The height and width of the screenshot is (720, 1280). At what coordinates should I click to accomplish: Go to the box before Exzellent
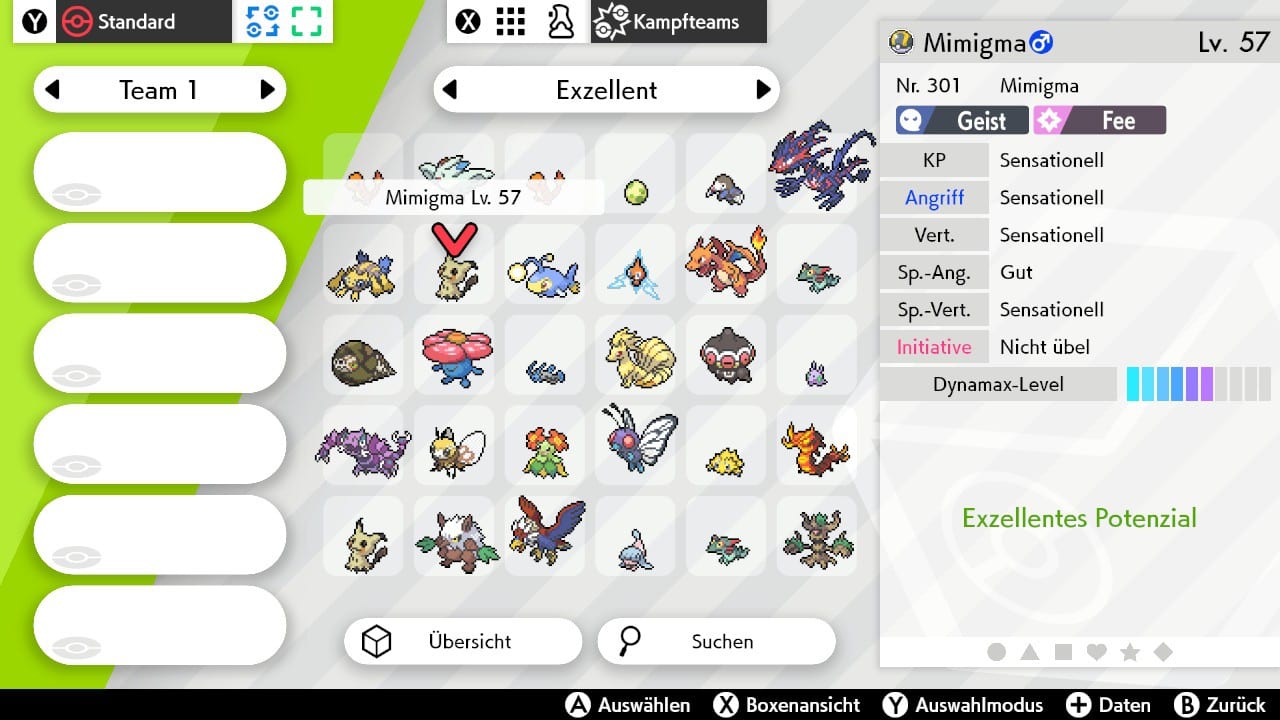[x=450, y=90]
